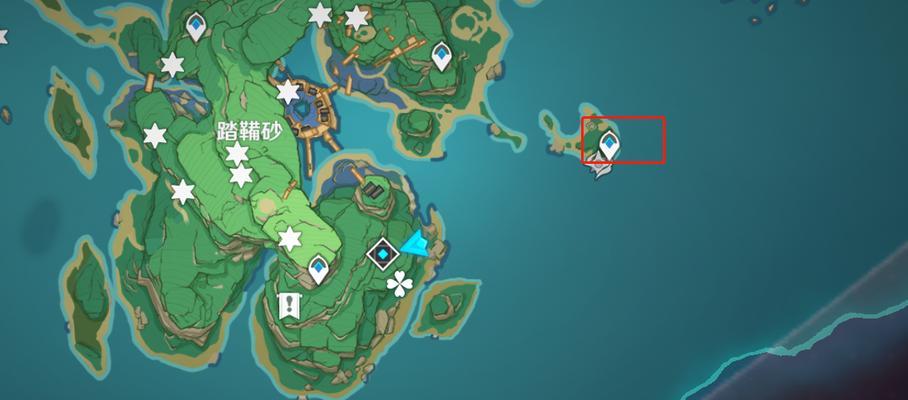Click the white four-leaf clover marker
This screenshot has height=400, width=908.
(x=400, y=285)
